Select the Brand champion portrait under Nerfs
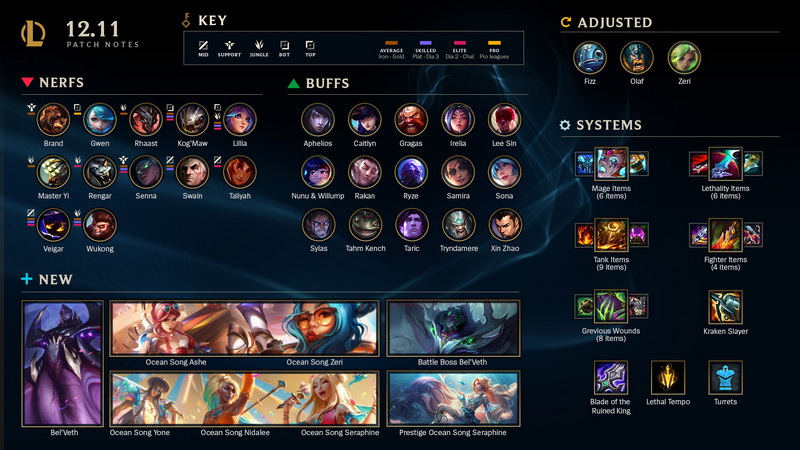800x450 pixels. pyautogui.click(x=53, y=120)
